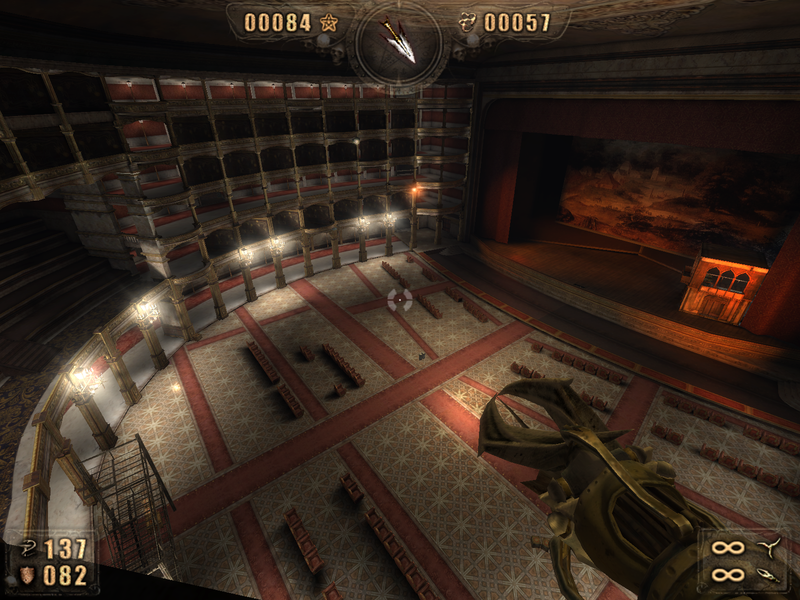The height and width of the screenshot is (600, 800).
Task: Click the souls icon beside 00057
Action: [x=468, y=22]
